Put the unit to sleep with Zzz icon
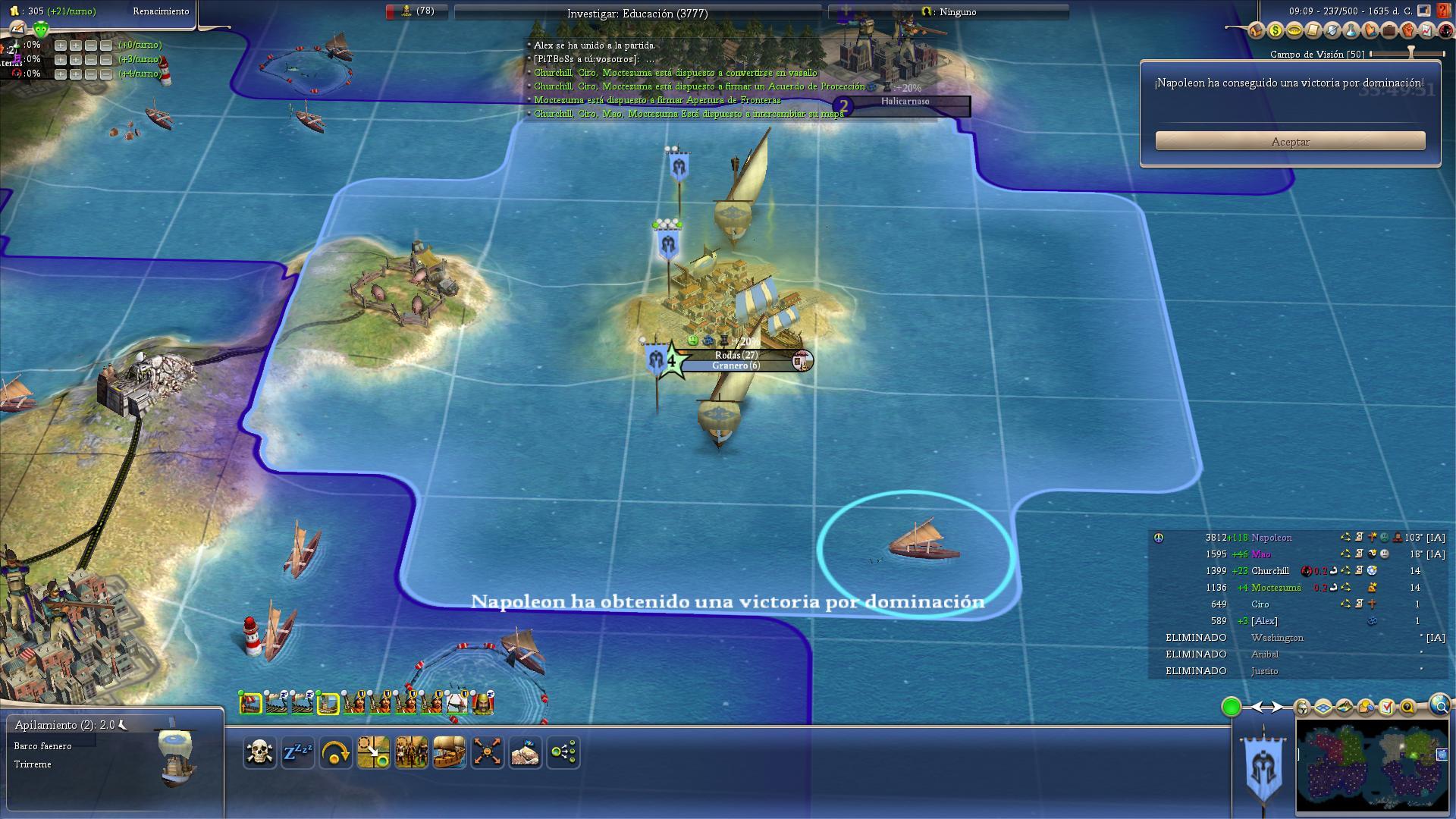This screenshot has width=1456, height=819. (x=298, y=752)
